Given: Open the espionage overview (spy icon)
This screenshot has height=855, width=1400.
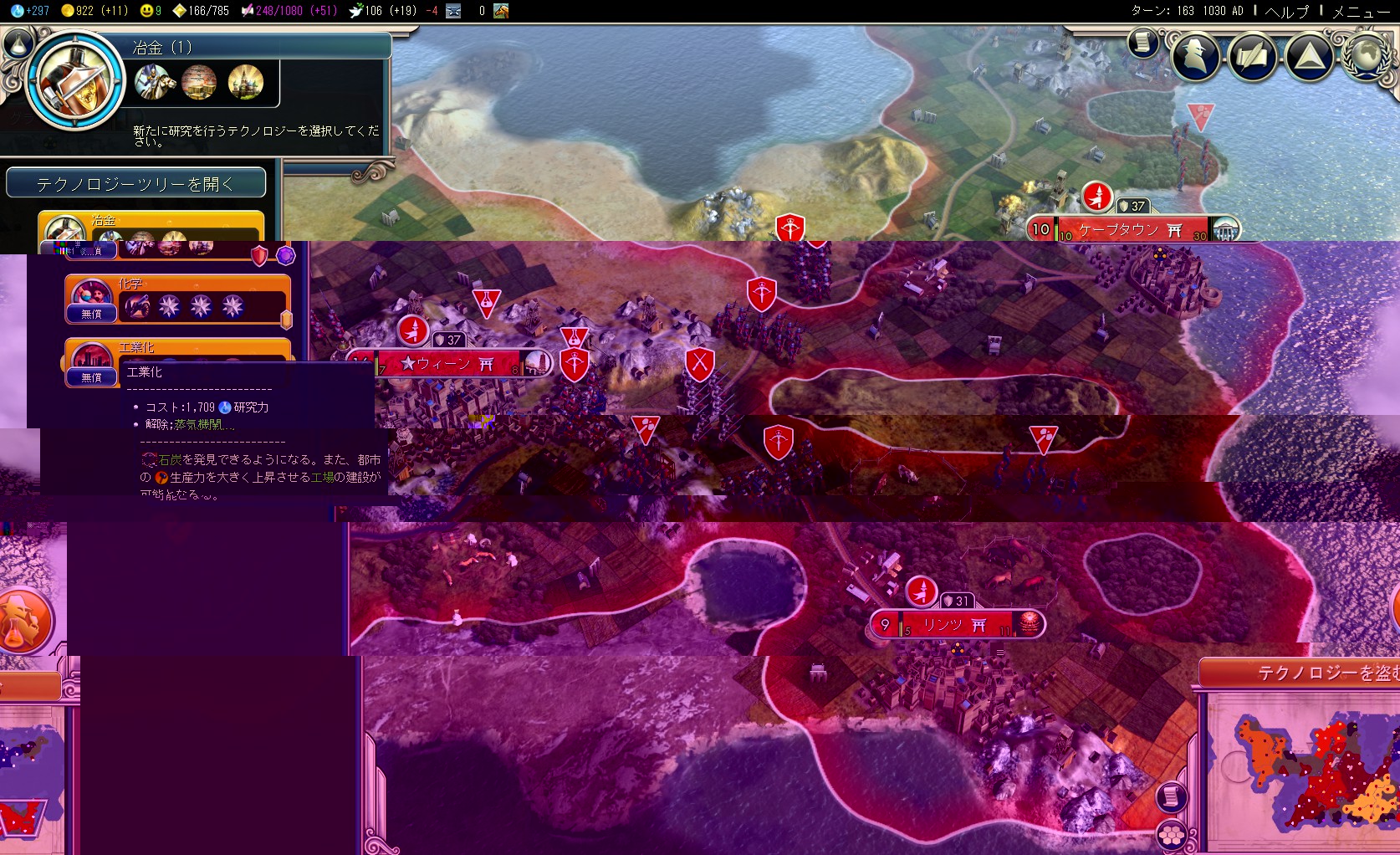Looking at the screenshot, I should 1195,55.
